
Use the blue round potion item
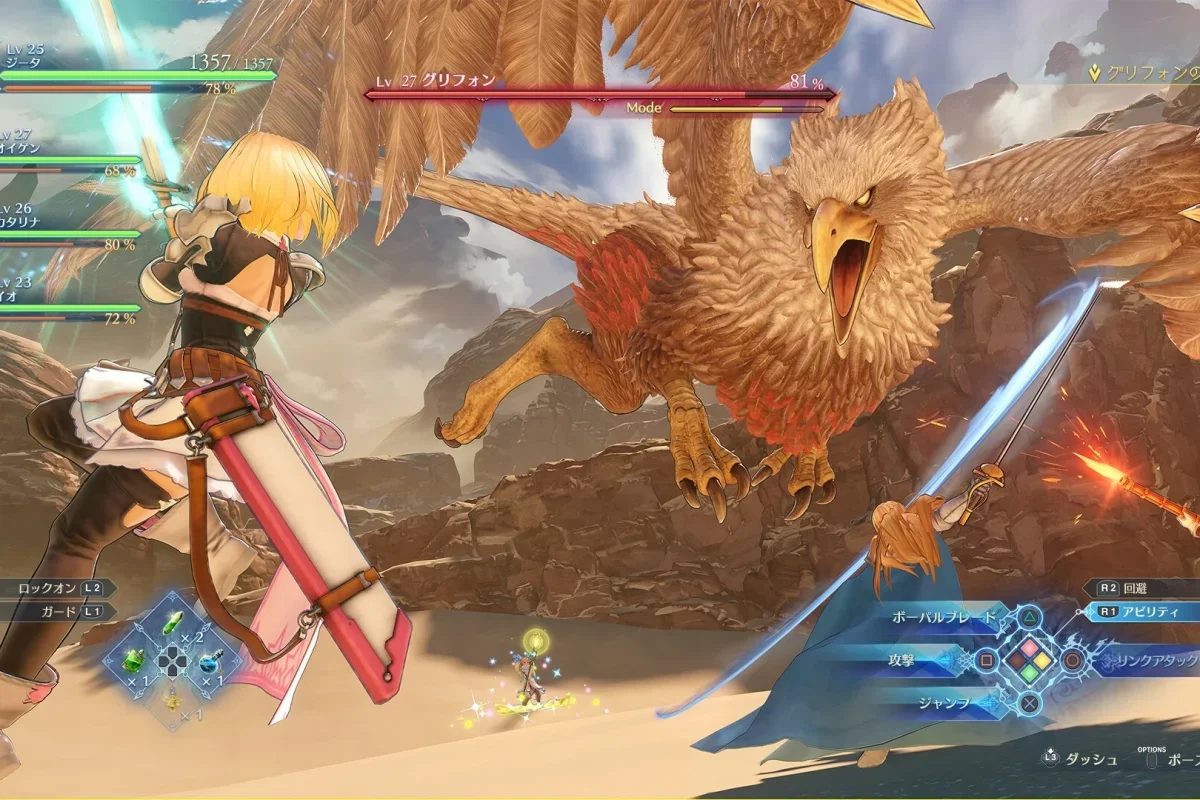click(209, 662)
